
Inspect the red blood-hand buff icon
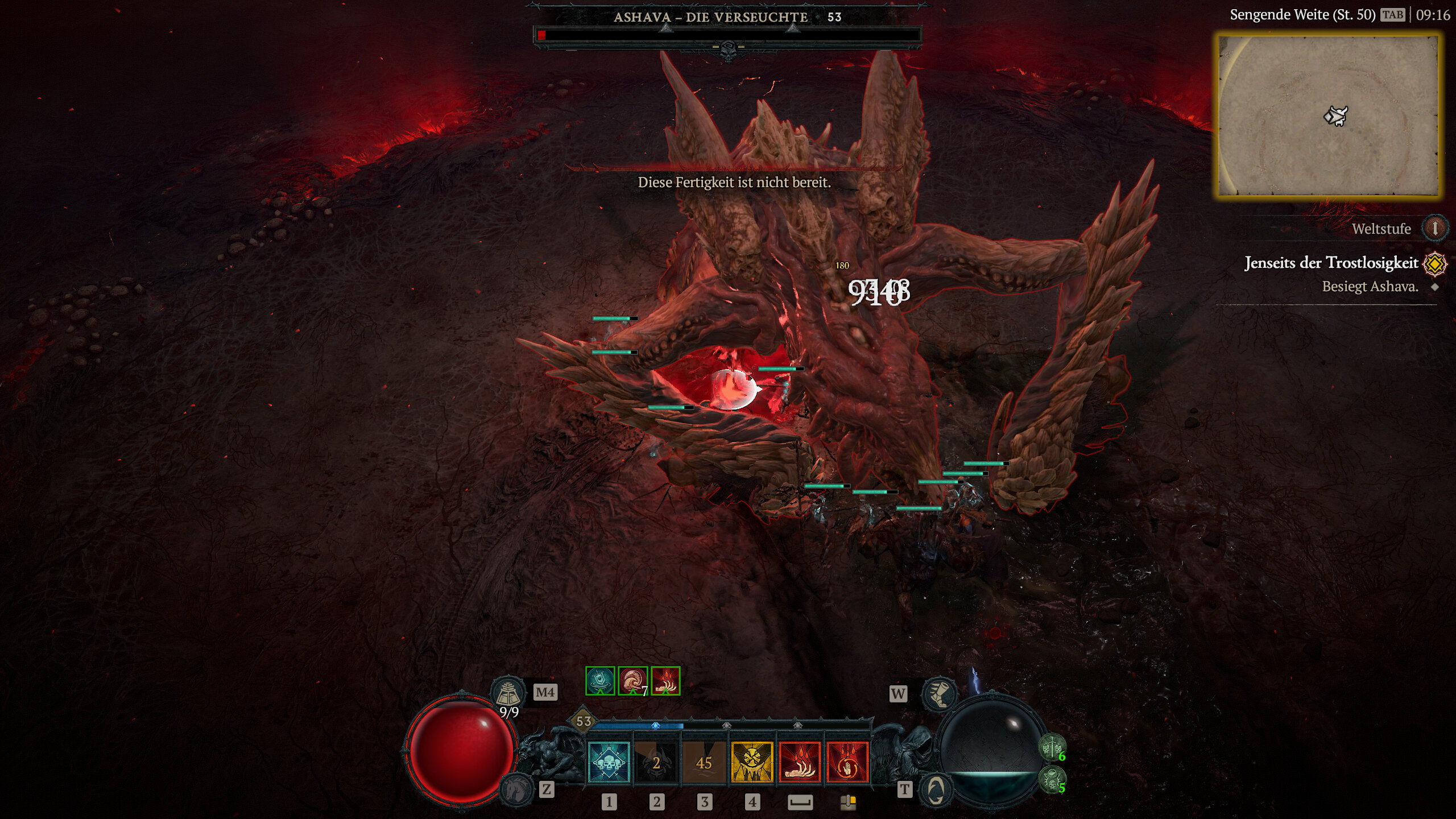pyautogui.click(x=665, y=681)
